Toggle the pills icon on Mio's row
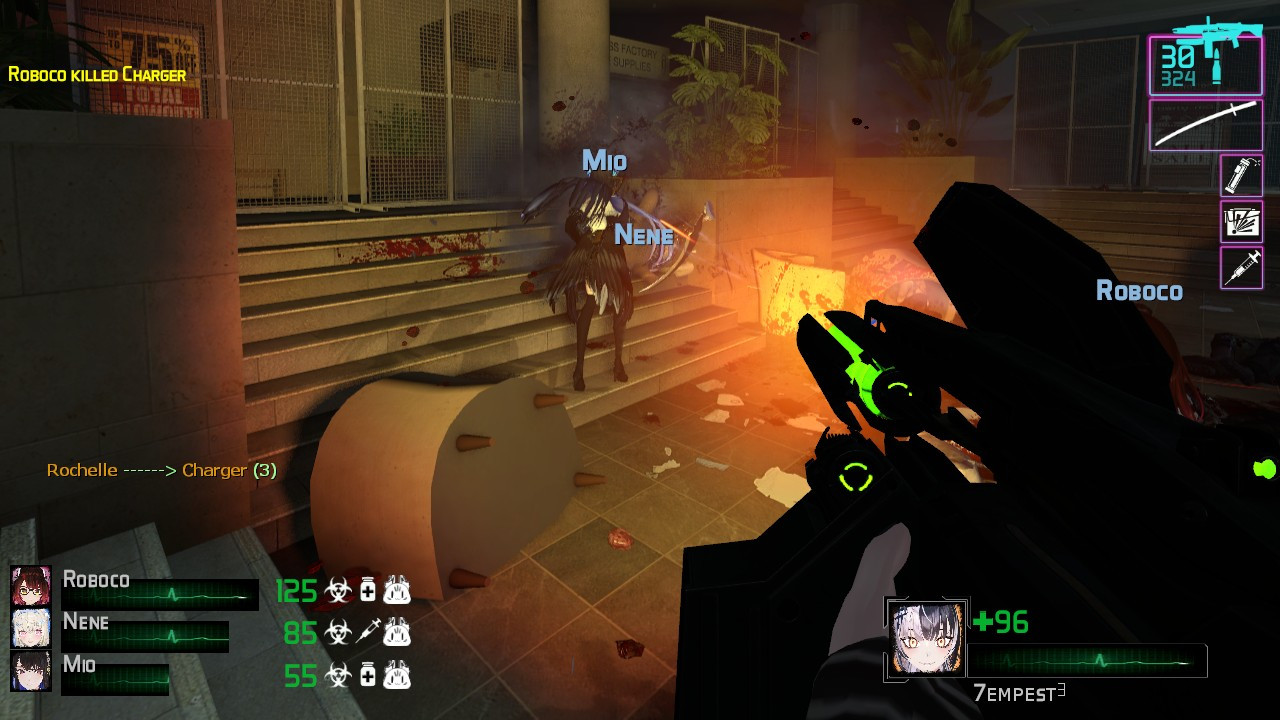This screenshot has height=720, width=1280. click(x=367, y=674)
